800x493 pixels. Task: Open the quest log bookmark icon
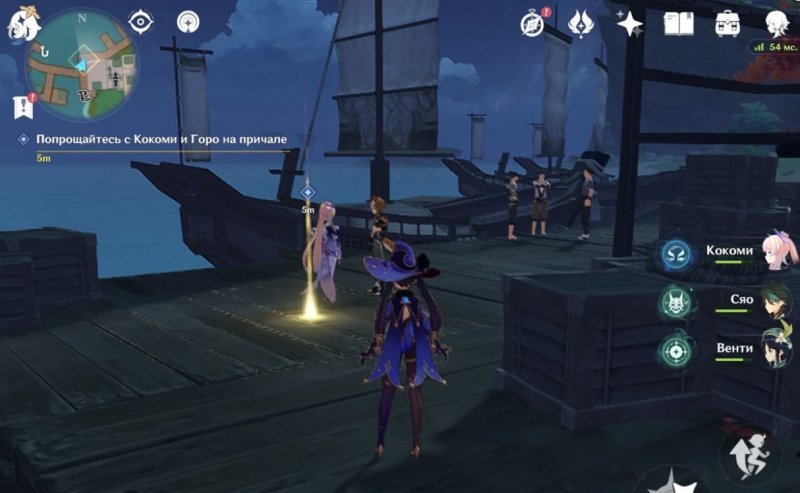pyautogui.click(x=22, y=105)
